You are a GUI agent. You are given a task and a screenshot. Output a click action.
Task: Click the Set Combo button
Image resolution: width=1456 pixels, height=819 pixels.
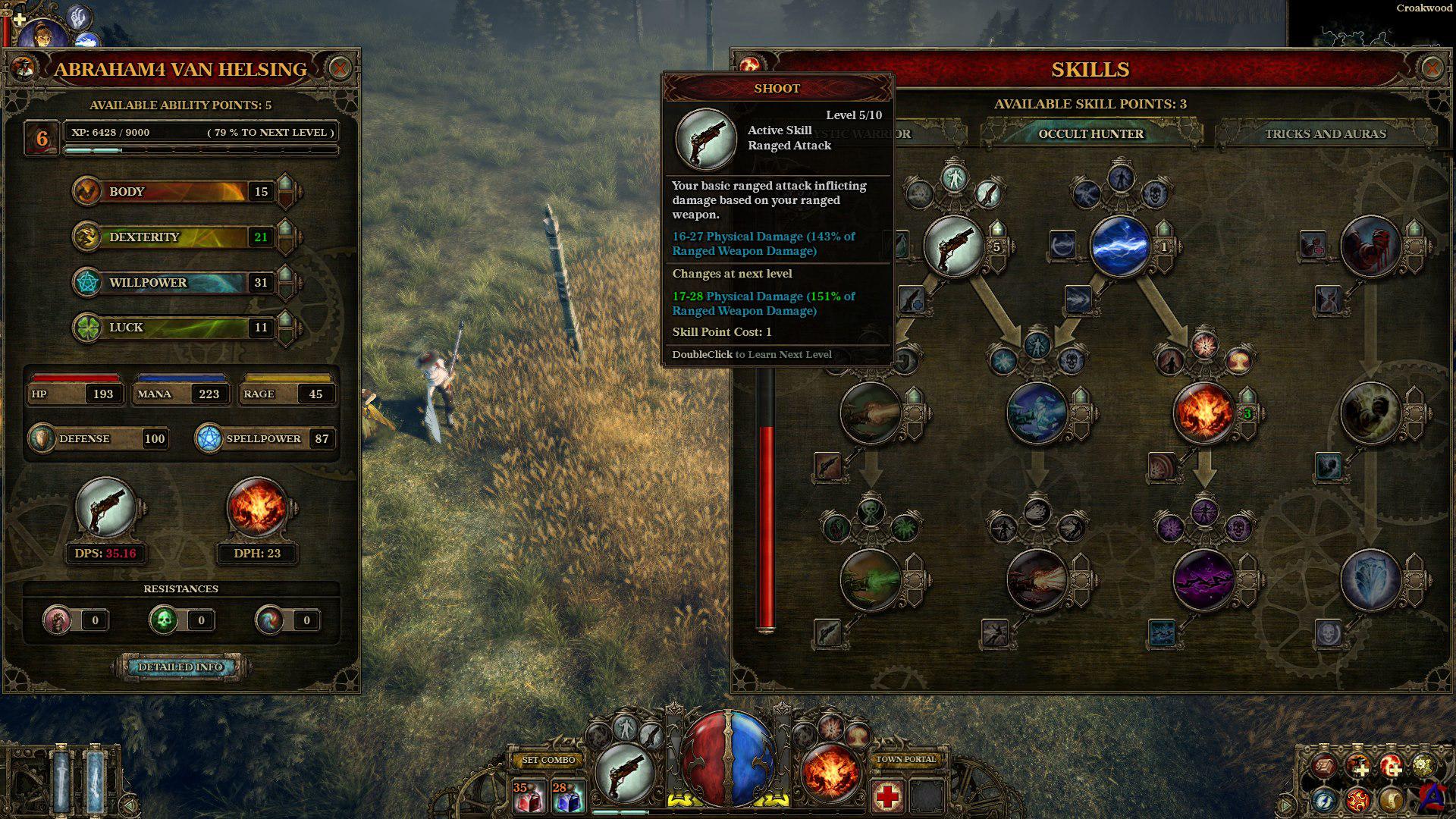tap(549, 760)
